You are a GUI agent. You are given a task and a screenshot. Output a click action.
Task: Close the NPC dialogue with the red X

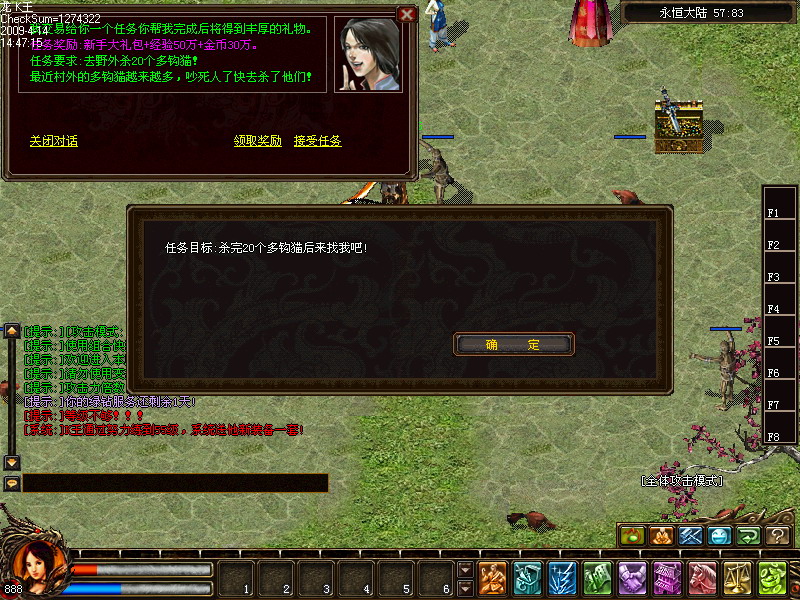[406, 14]
